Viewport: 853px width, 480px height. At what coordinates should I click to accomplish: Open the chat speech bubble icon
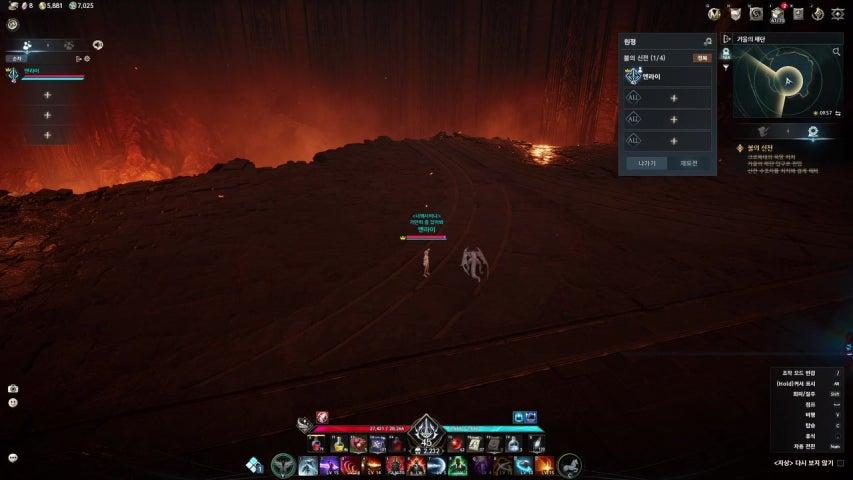13,458
